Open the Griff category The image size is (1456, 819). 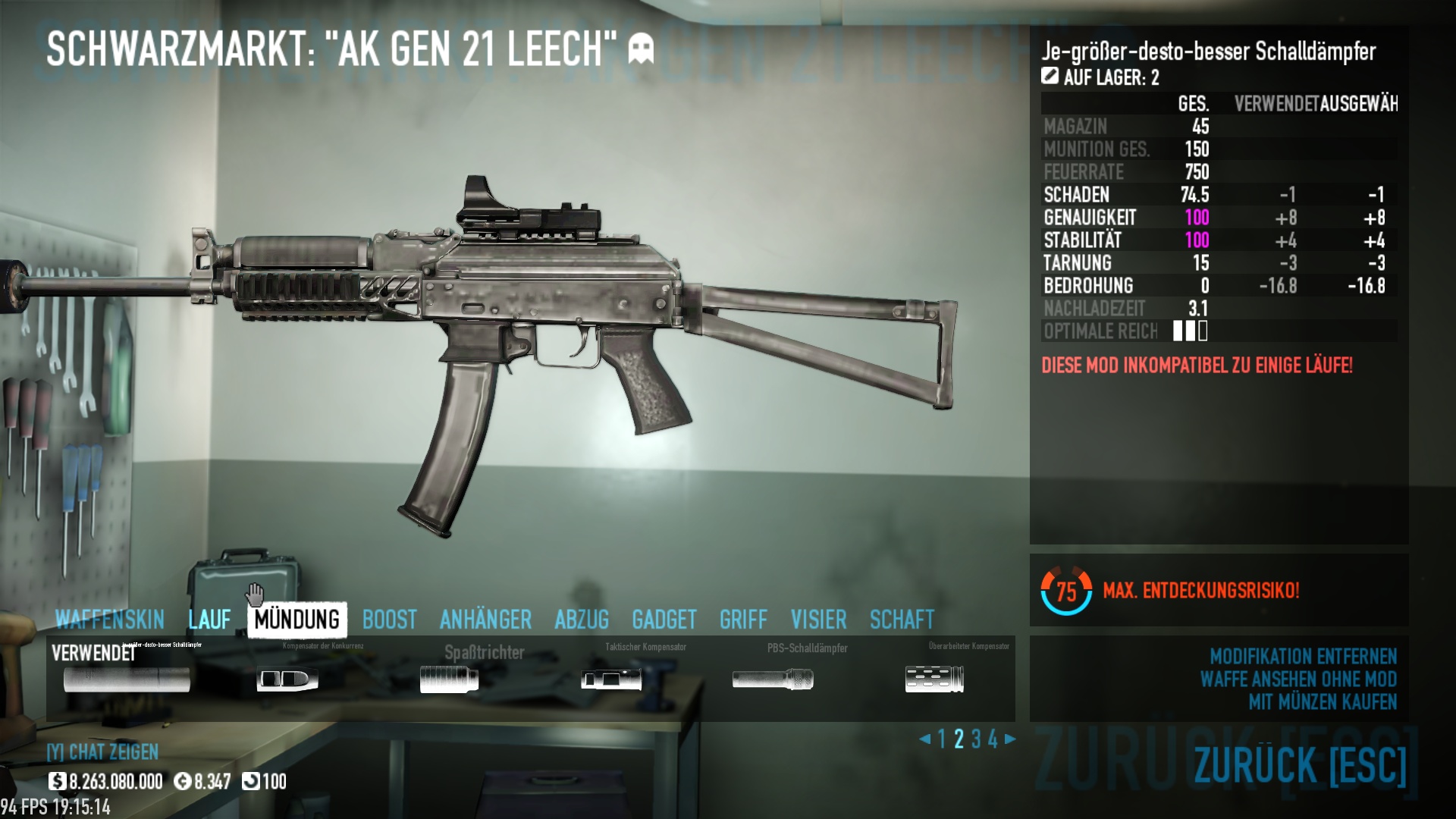click(743, 620)
